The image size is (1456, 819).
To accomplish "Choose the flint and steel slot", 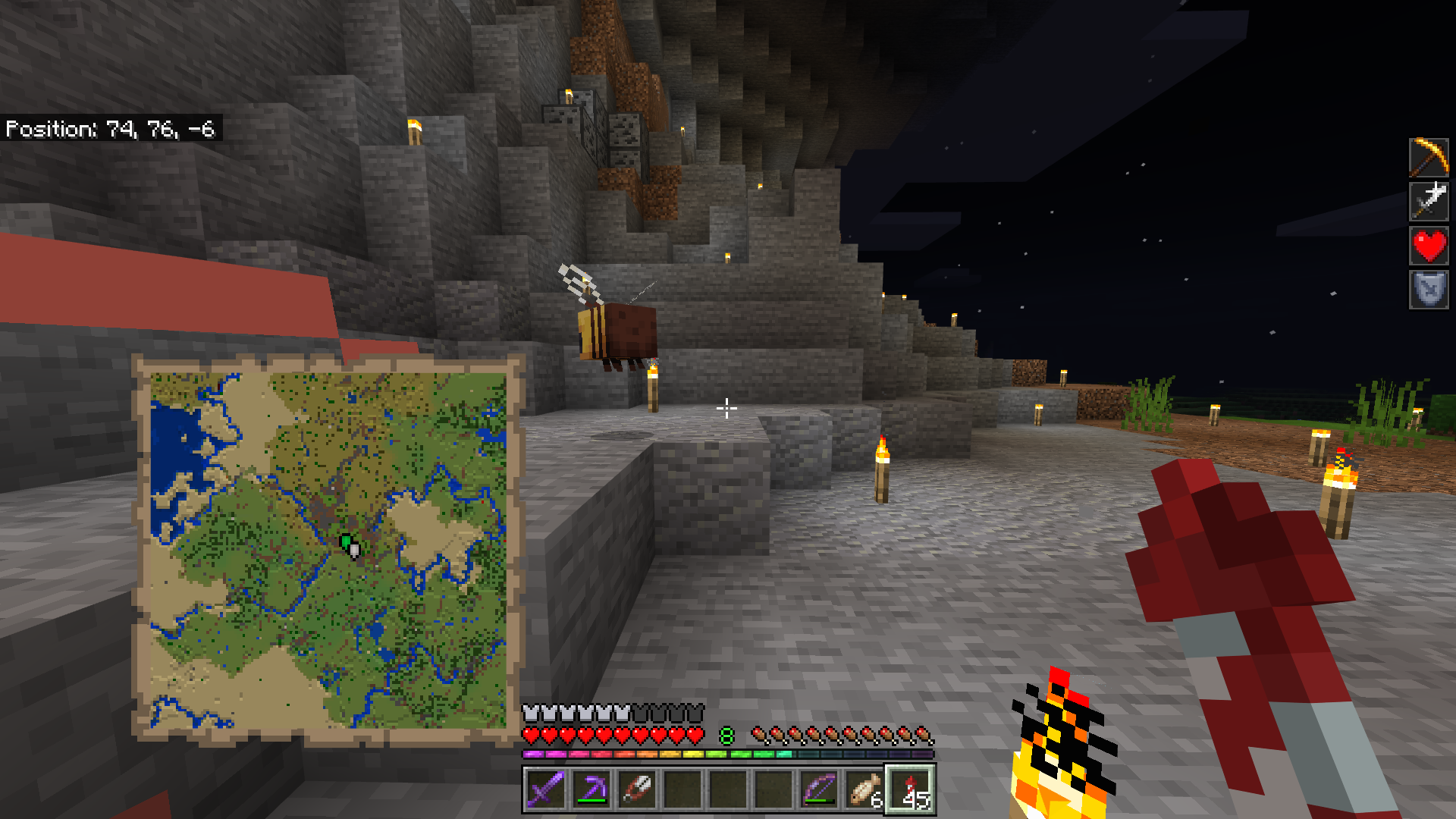I will (637, 790).
